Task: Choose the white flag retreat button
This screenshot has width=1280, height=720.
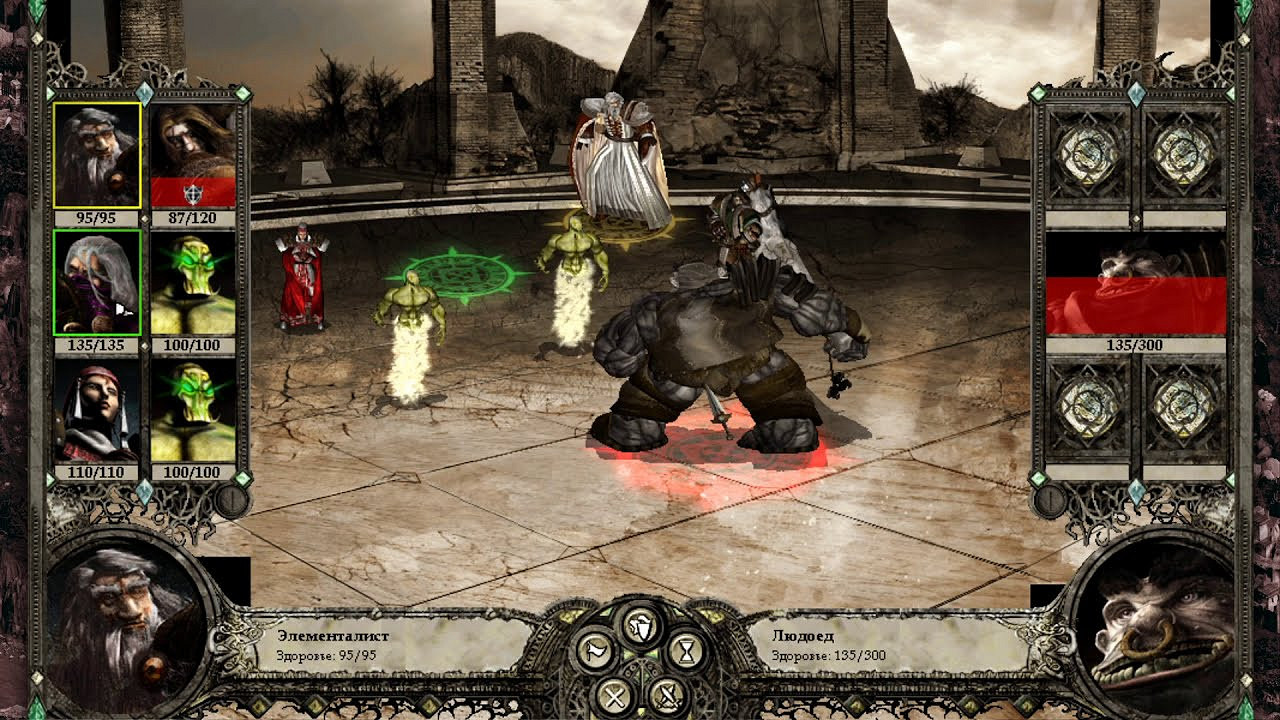Action: [596, 651]
